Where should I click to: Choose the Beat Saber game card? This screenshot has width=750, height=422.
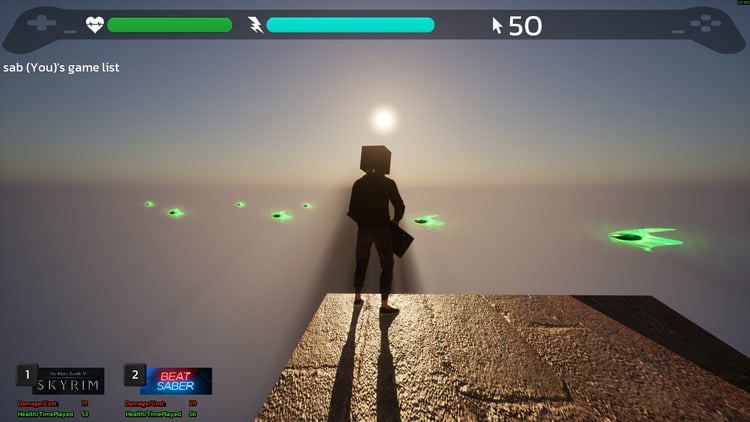tap(177, 381)
